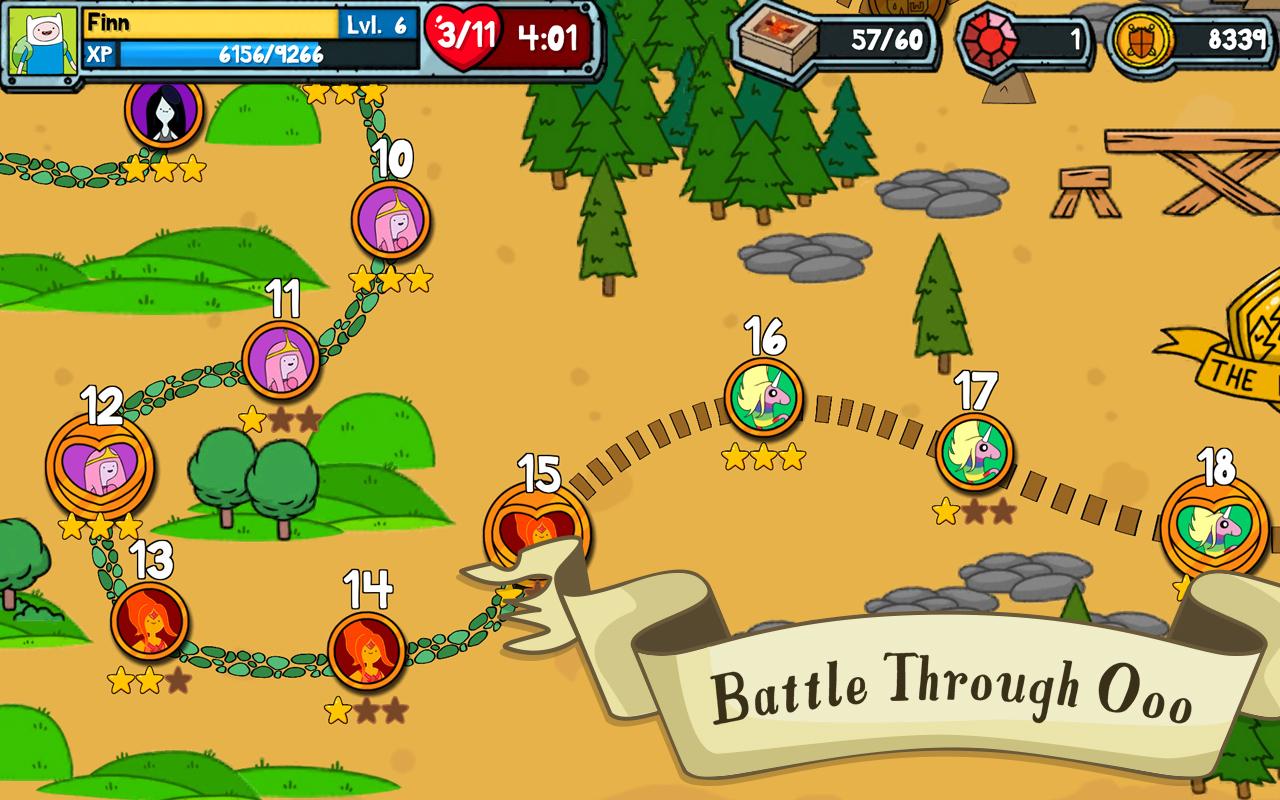Select level 10 Princess Bubblegum node
The image size is (1280, 800).
coord(390,220)
